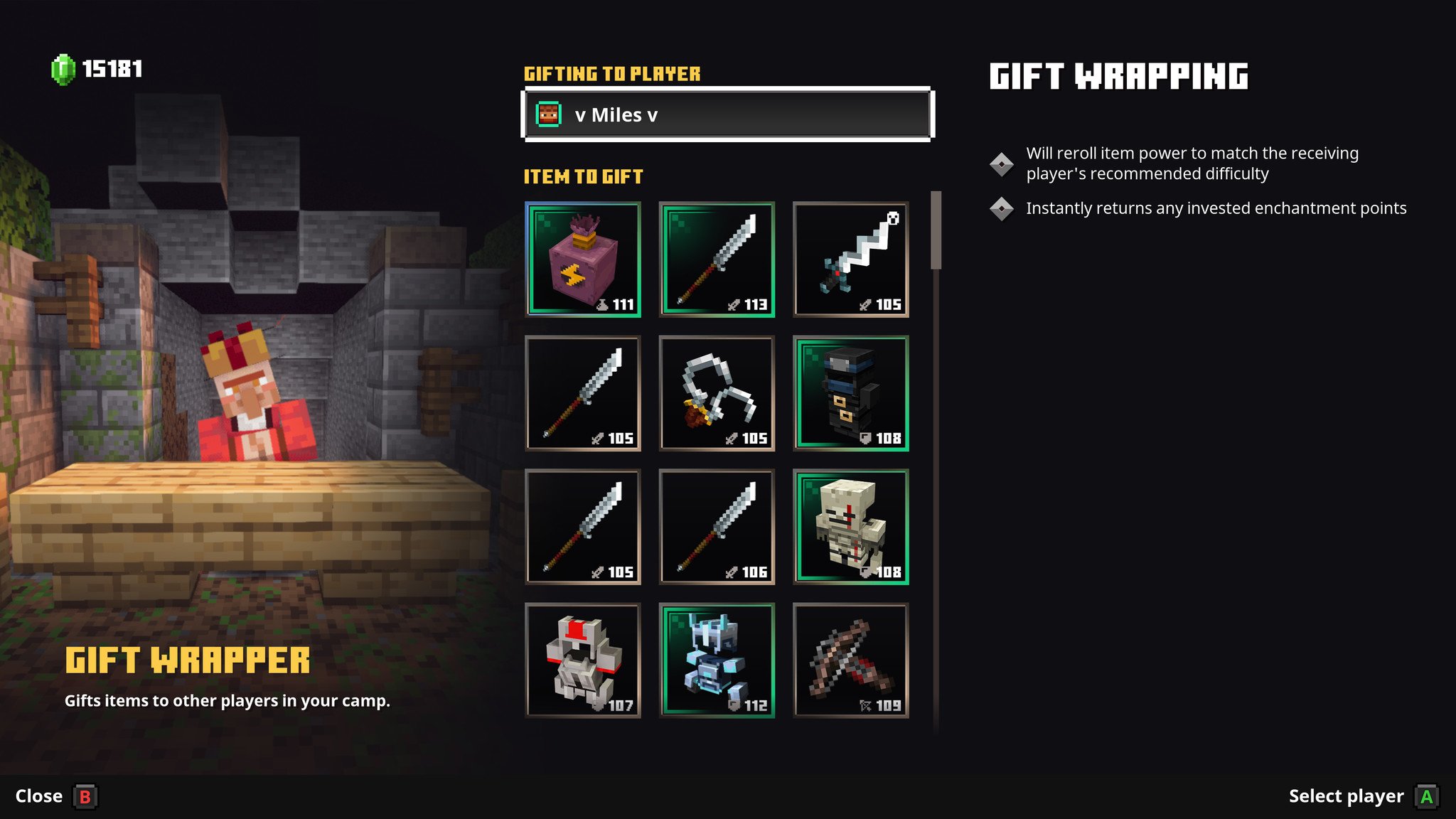Select the skeleton bone armor rated 108
The width and height of the screenshot is (1456, 819).
pos(851,526)
